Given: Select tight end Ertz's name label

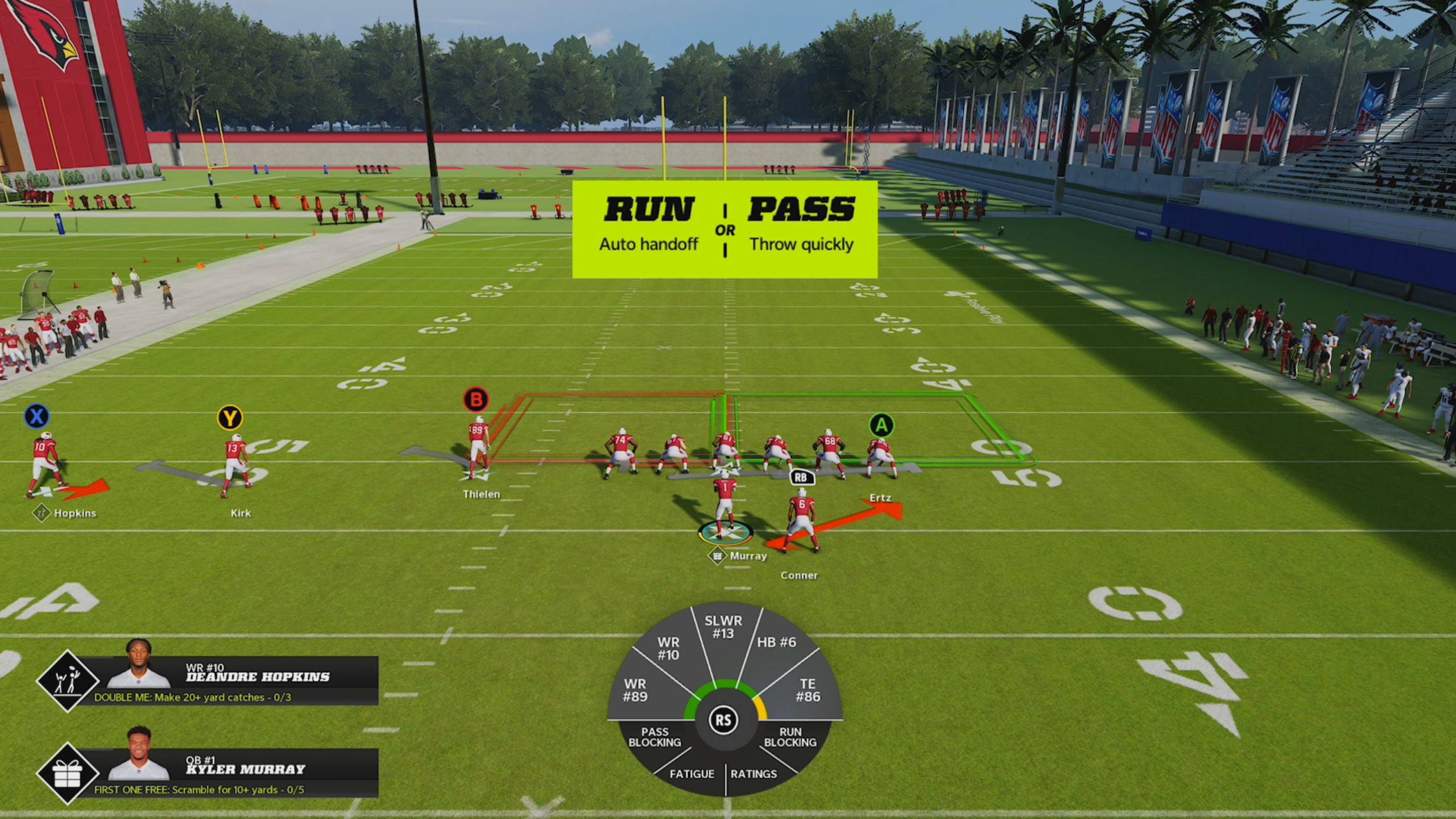Looking at the screenshot, I should [x=880, y=498].
